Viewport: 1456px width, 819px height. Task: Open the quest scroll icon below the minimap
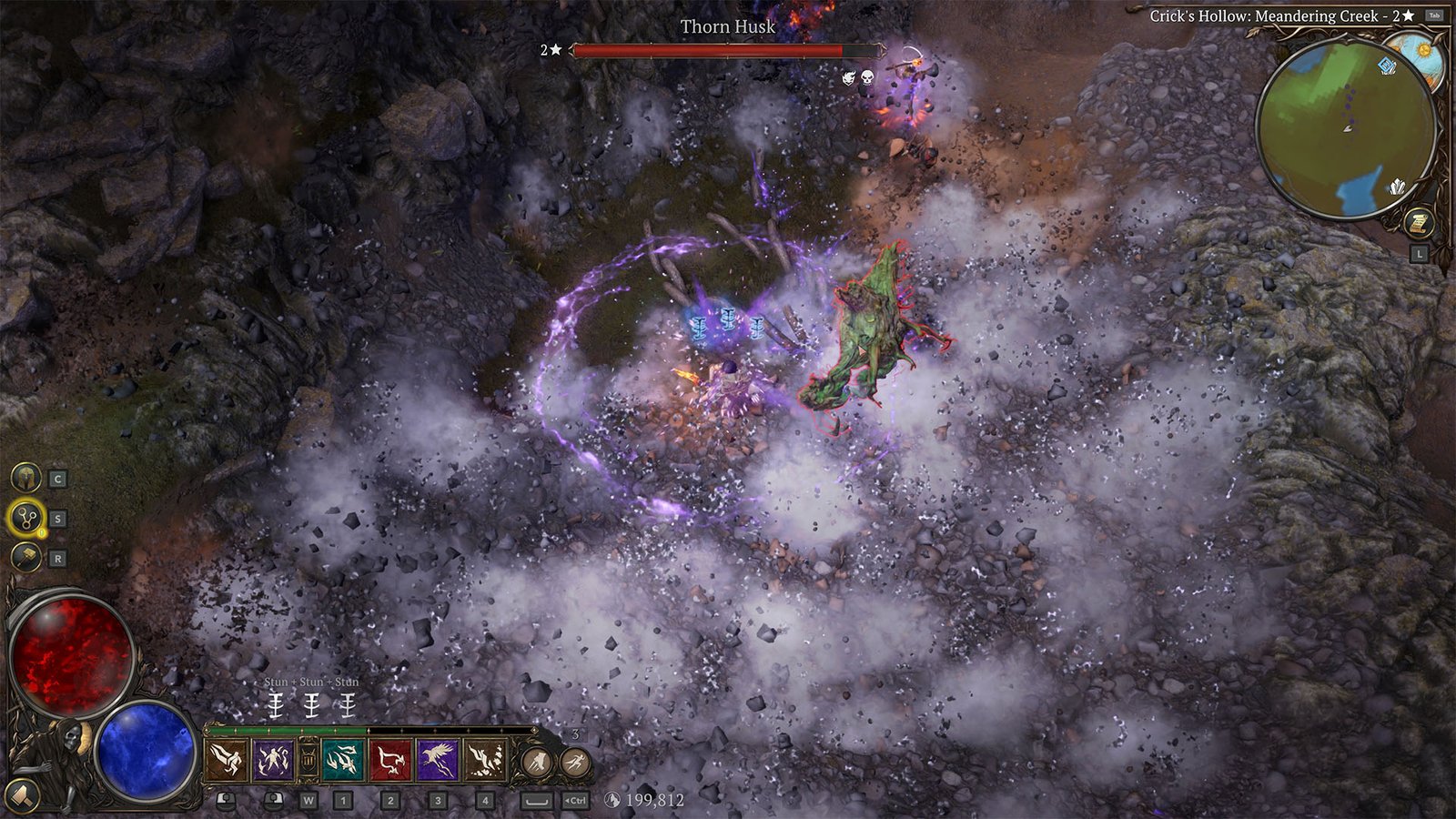click(1419, 221)
